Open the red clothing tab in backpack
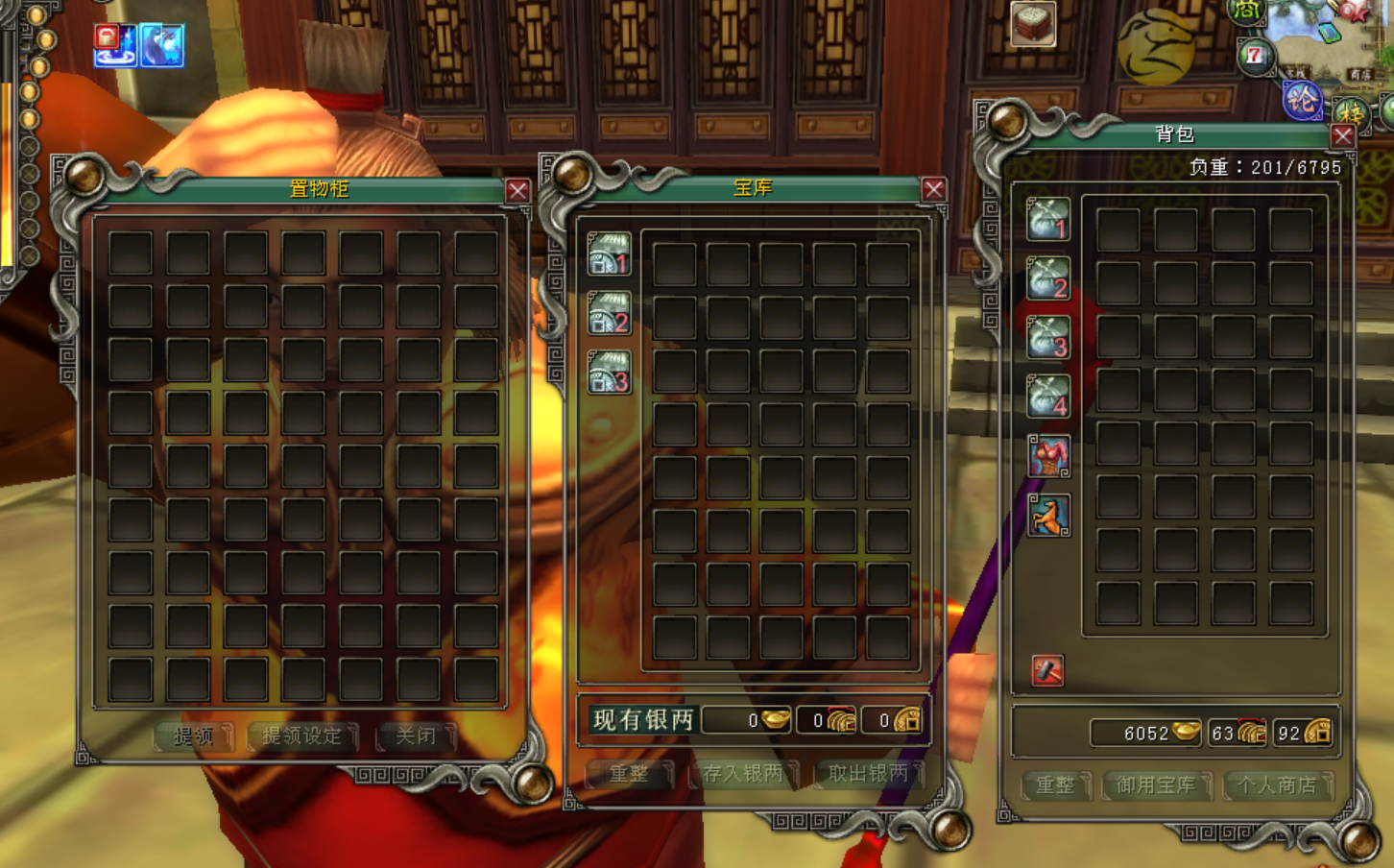Screen dimensions: 1394x868 1047,456
